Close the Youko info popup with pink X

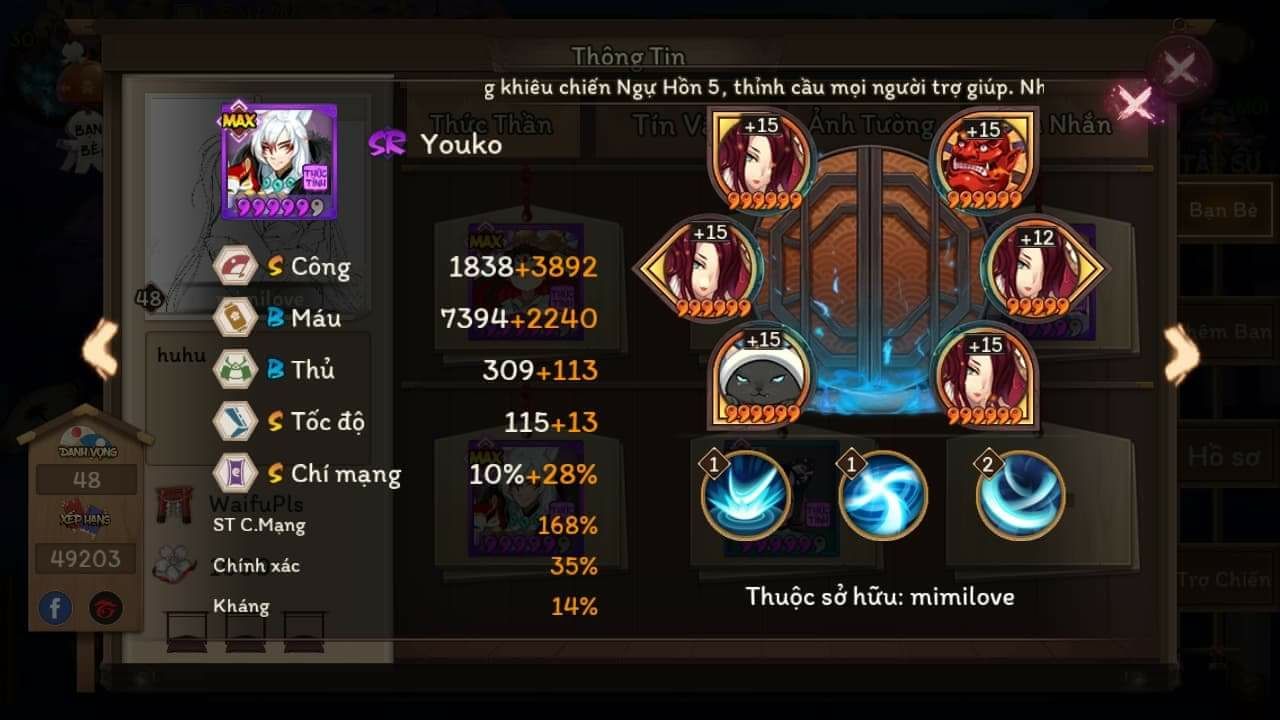pyautogui.click(x=1135, y=103)
